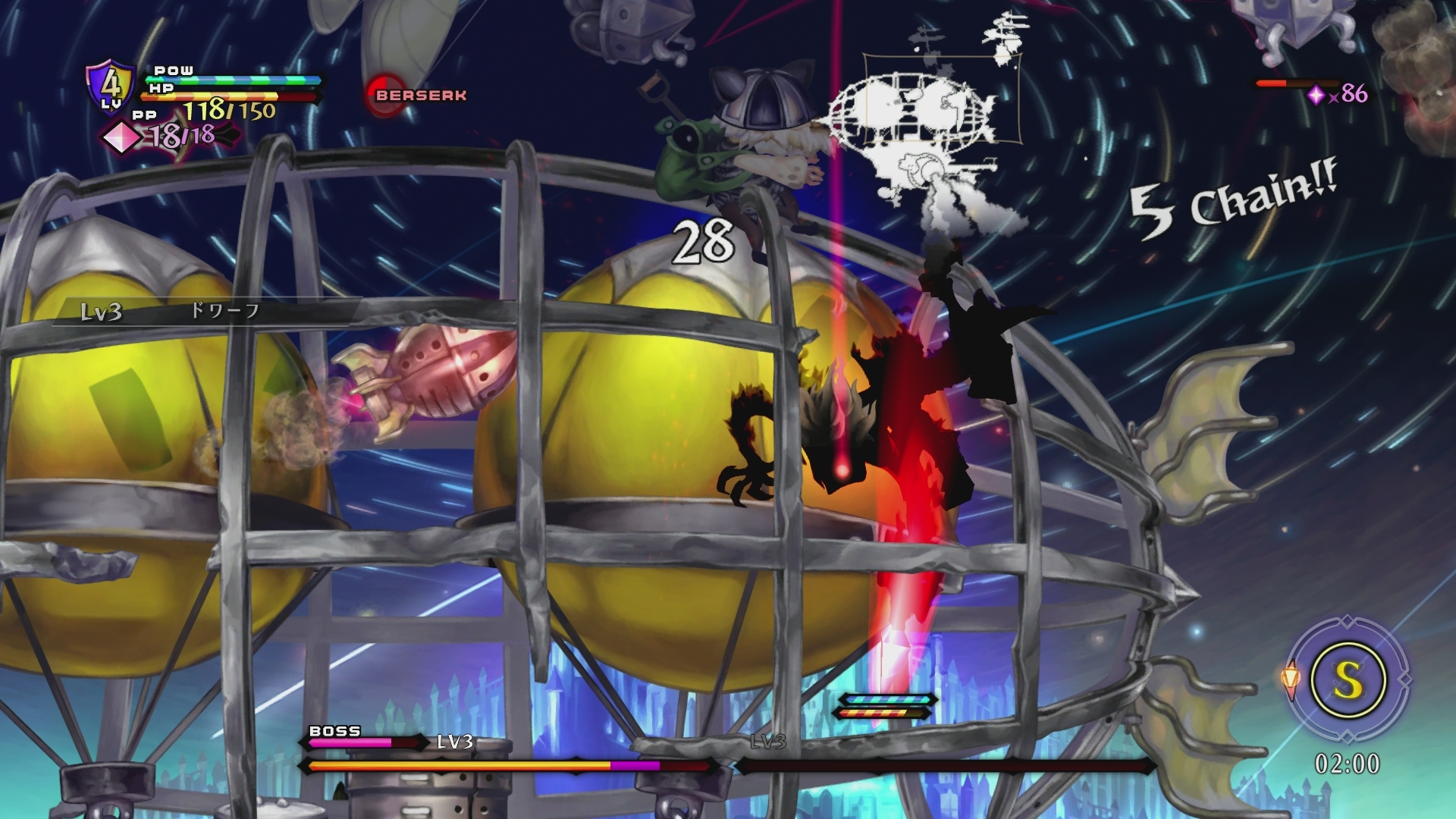
Task: Click the purple LV 4 shield emblem
Action: point(111,88)
